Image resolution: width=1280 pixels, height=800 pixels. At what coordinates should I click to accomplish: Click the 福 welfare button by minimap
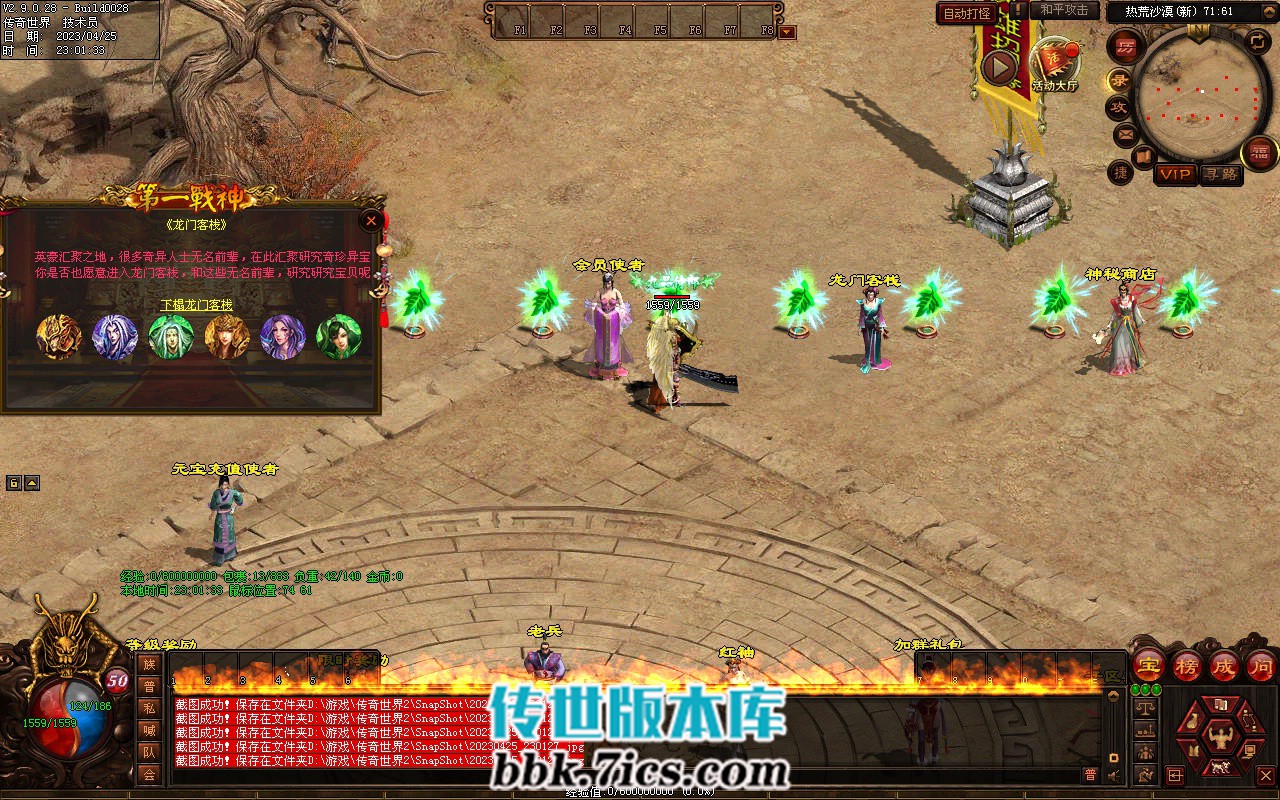click(1259, 152)
